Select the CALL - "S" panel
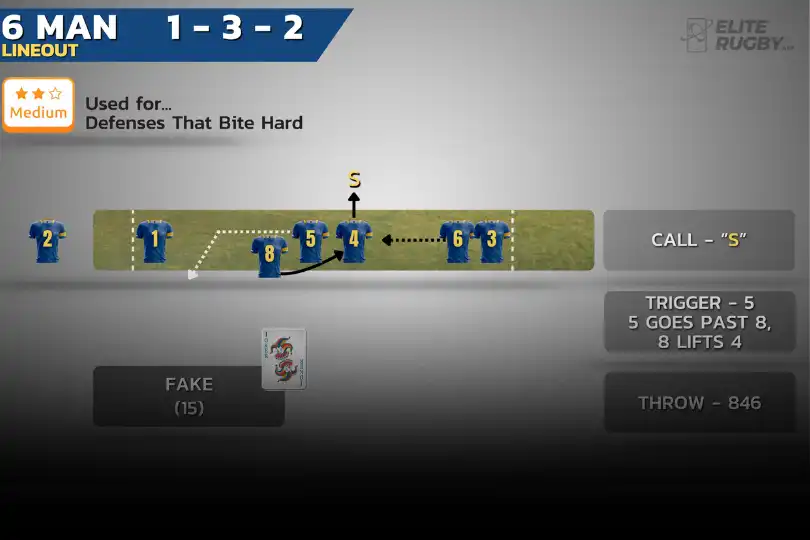 [x=699, y=240]
